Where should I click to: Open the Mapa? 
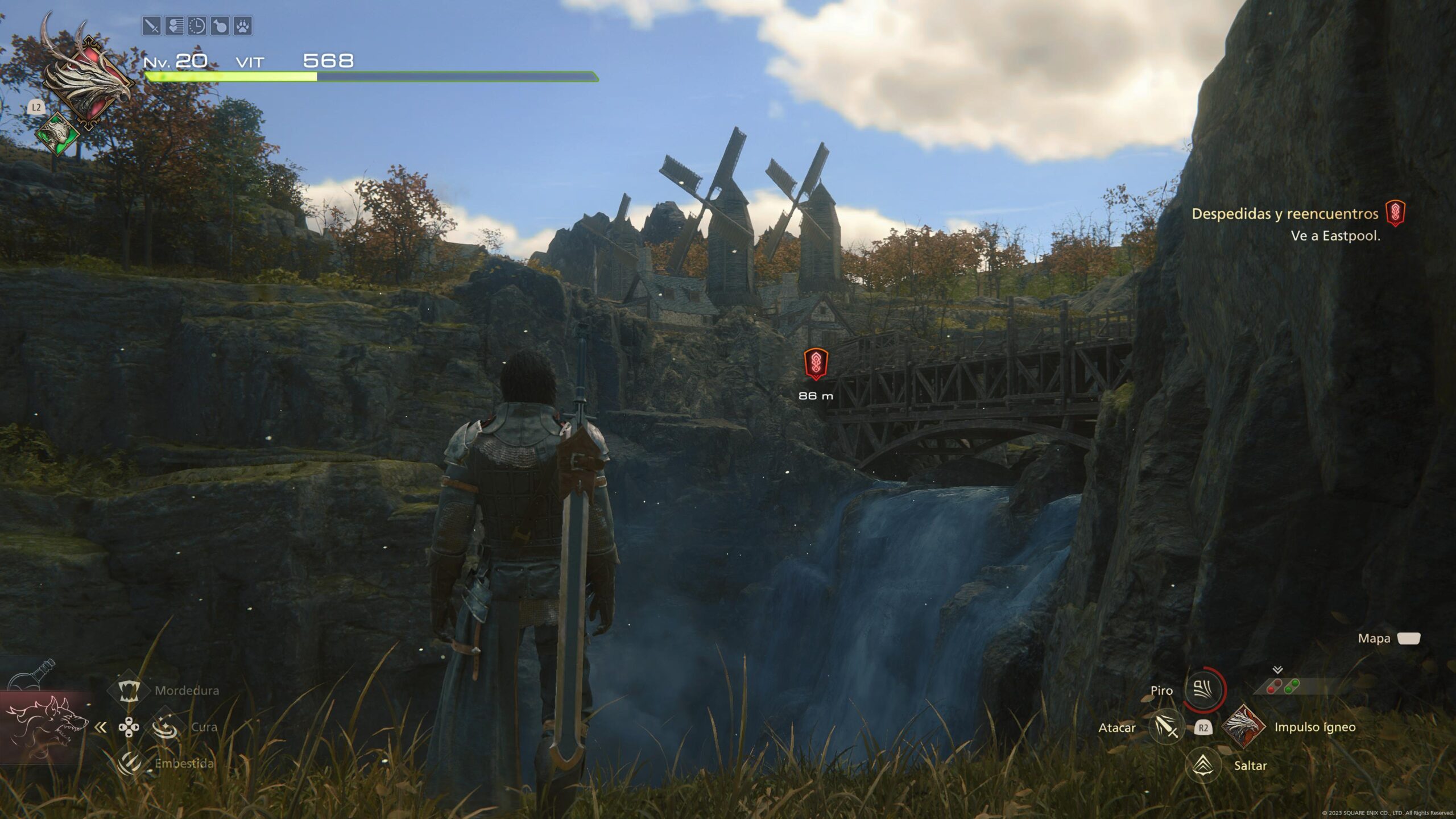click(x=1408, y=639)
